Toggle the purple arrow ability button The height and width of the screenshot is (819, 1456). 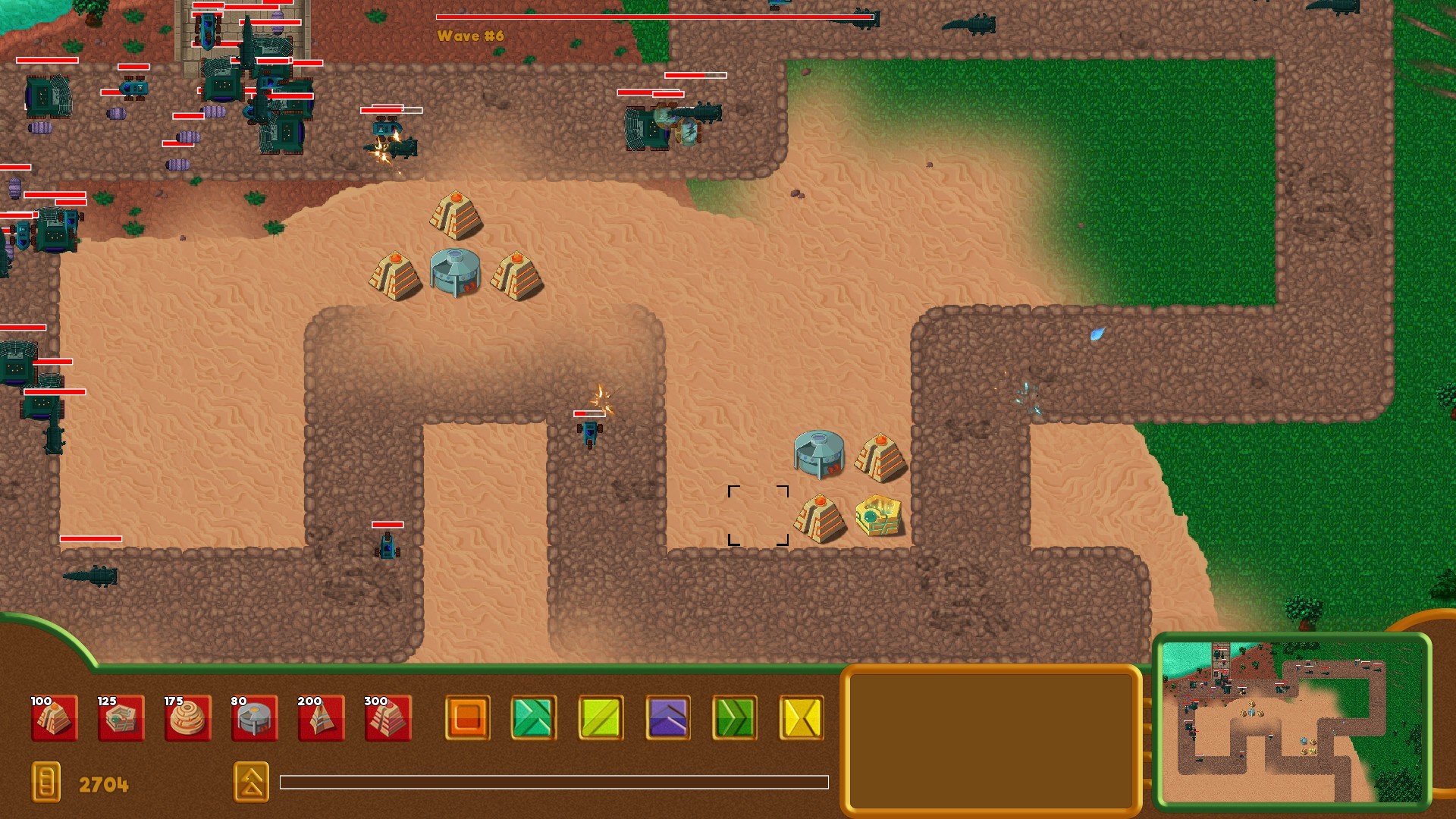[x=667, y=719]
